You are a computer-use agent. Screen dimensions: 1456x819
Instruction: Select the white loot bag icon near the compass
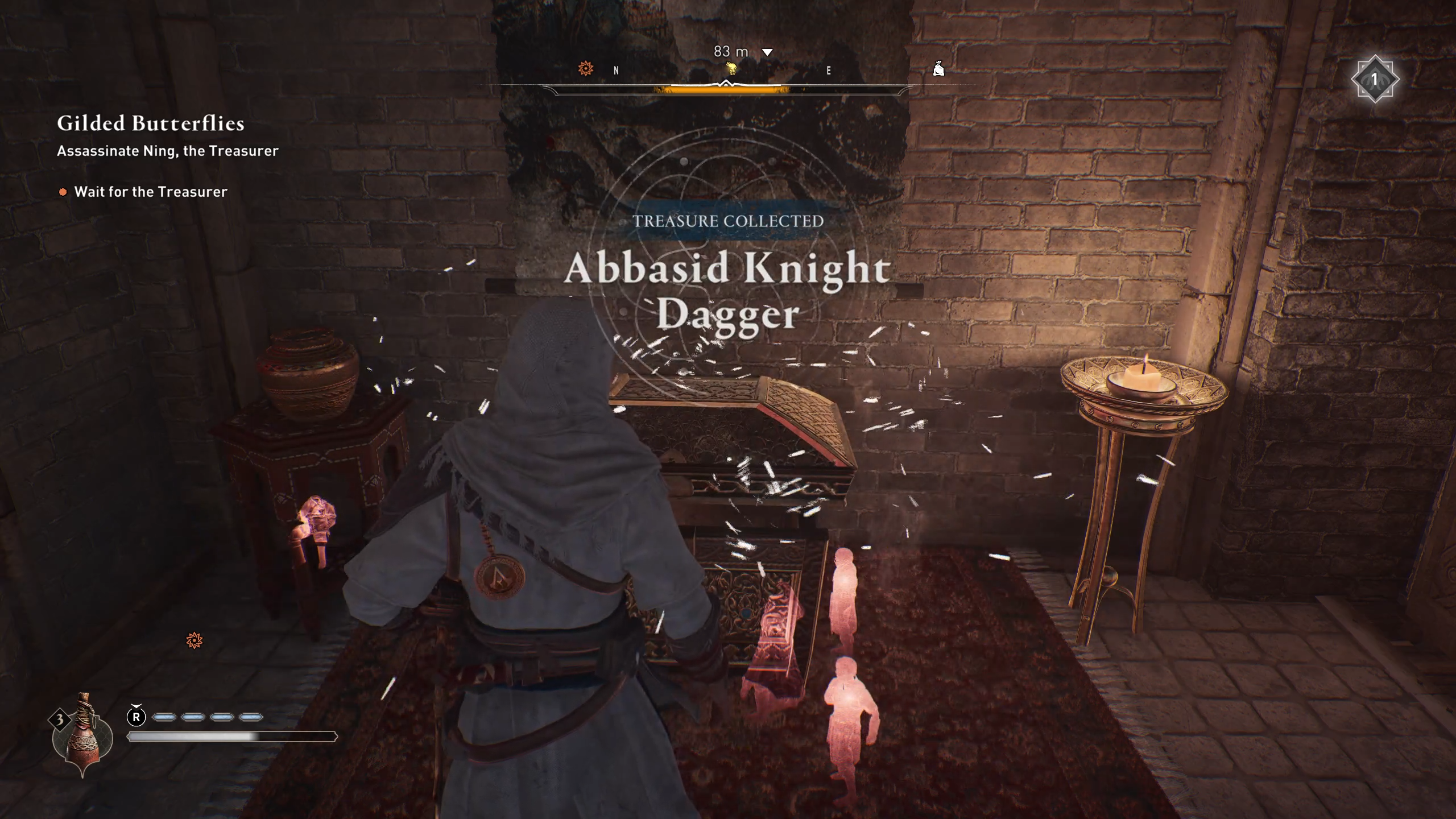[938, 68]
